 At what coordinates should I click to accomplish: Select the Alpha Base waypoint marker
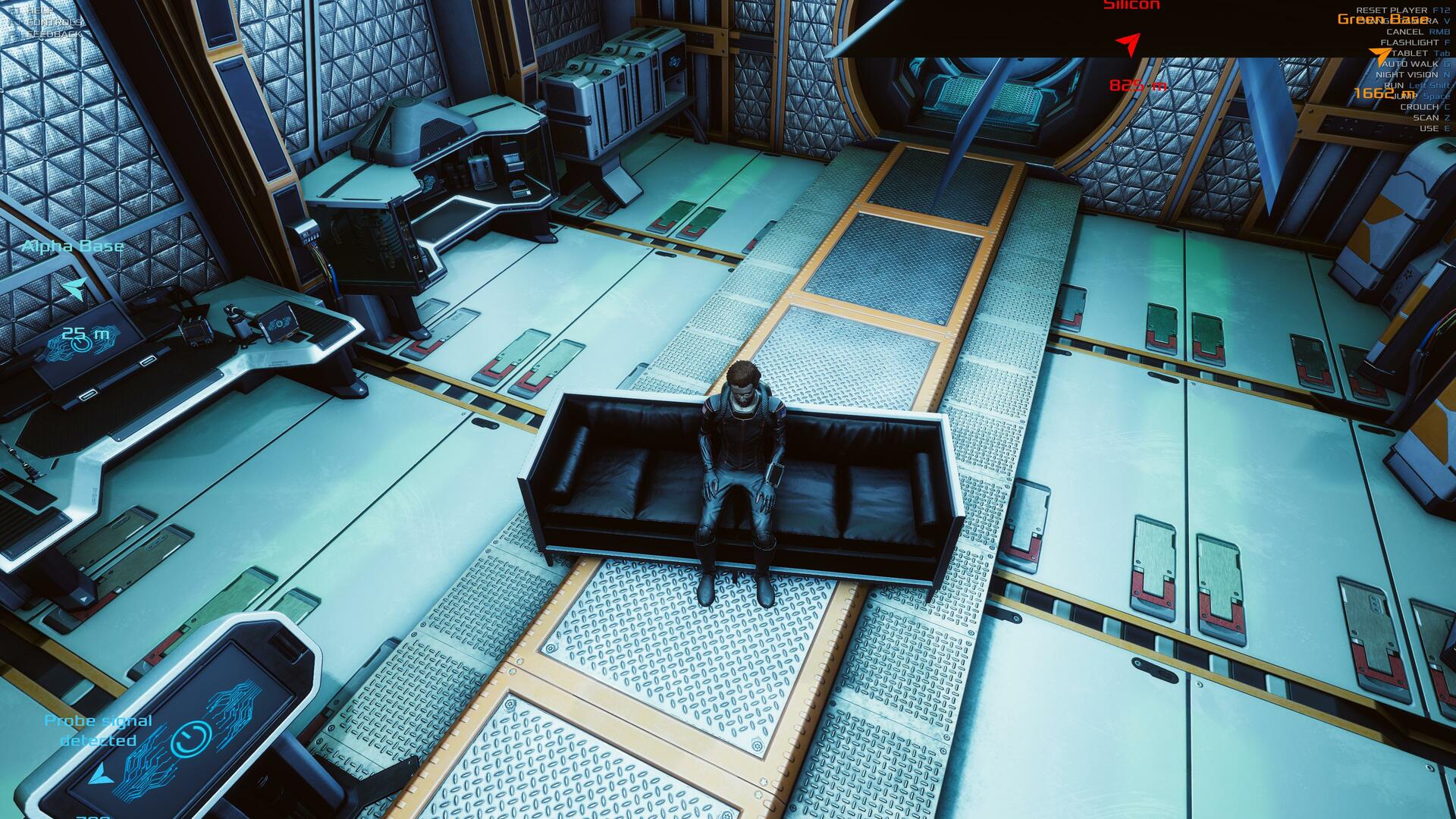(x=74, y=288)
